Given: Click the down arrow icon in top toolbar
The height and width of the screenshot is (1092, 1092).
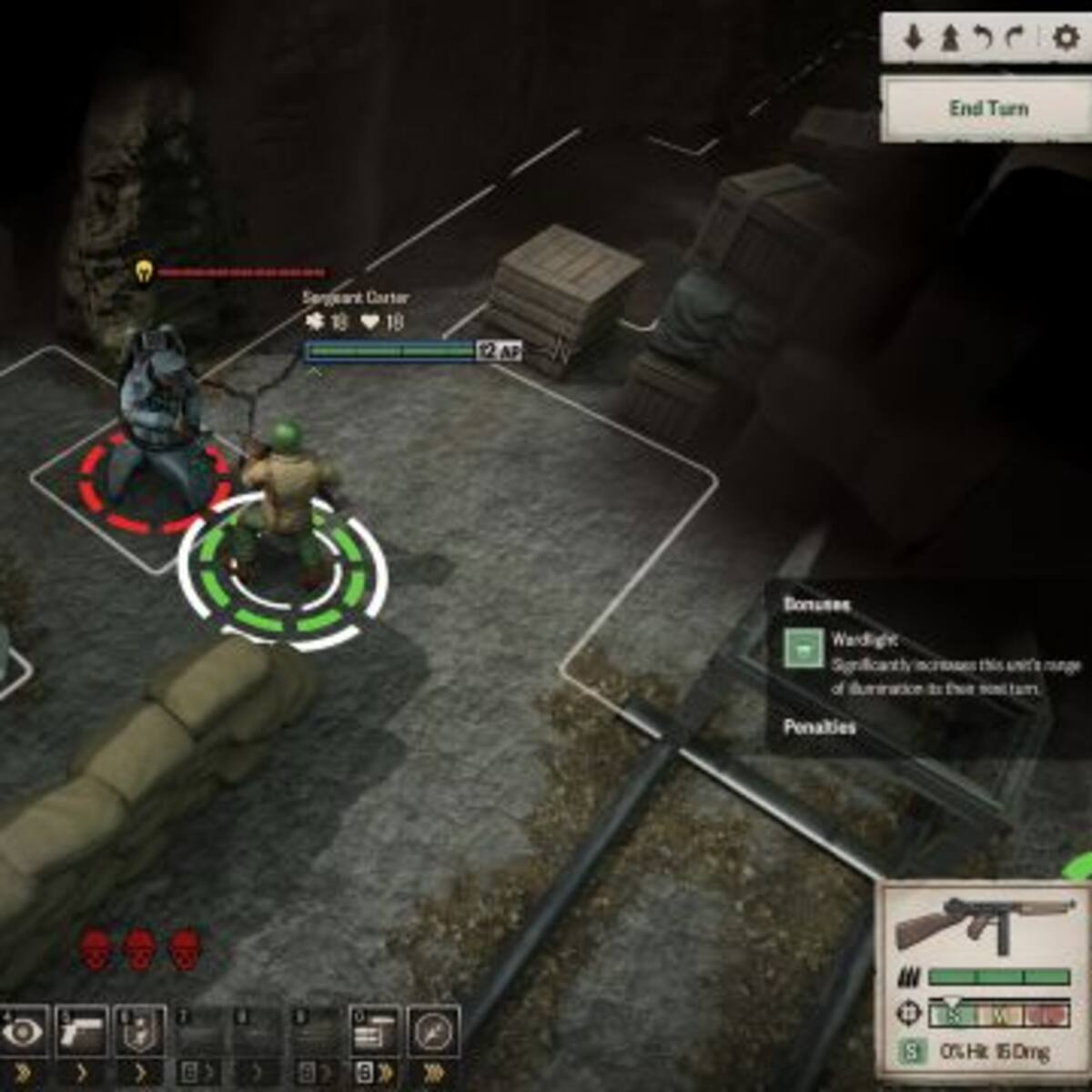Looking at the screenshot, I should pos(914,38).
